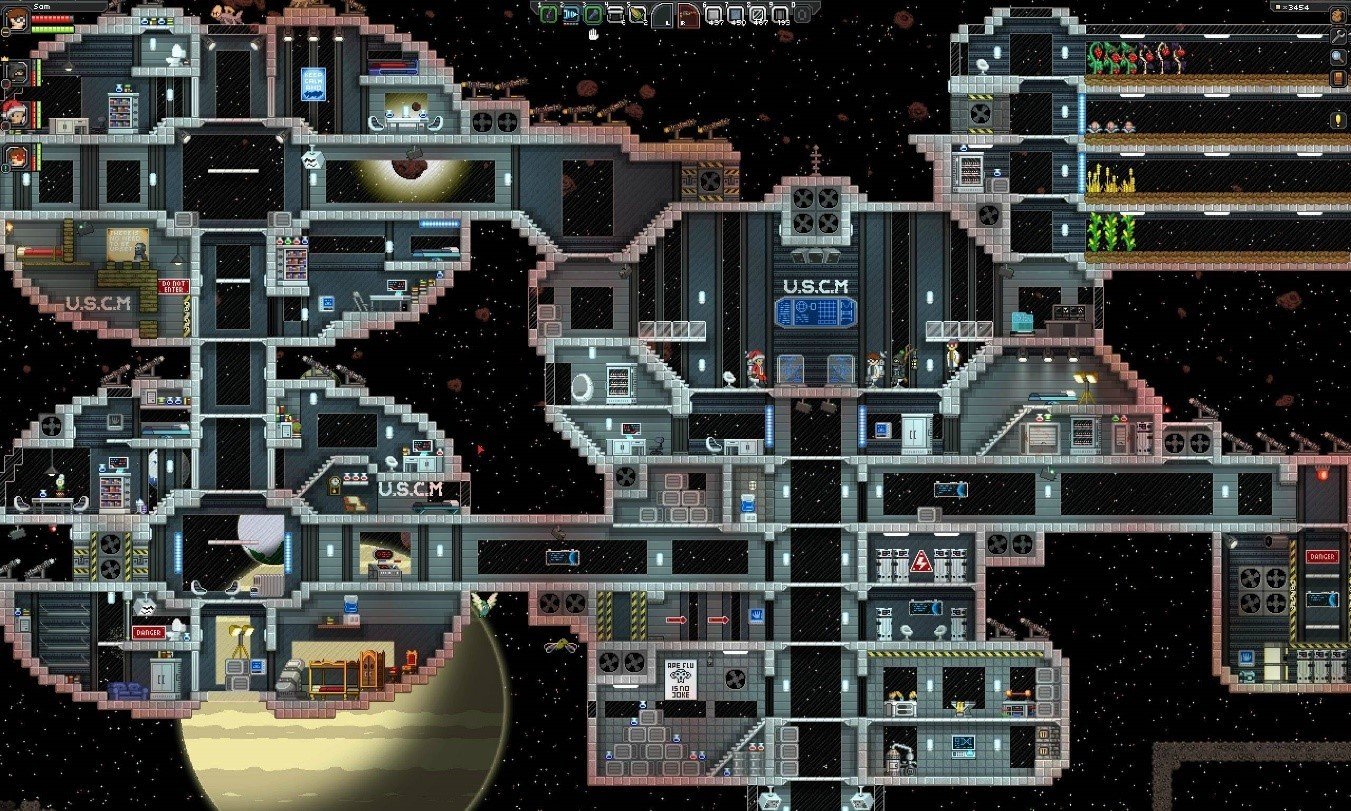The width and height of the screenshot is (1351, 811).
Task: Open the crafting wrench icon
Action: click(1338, 35)
